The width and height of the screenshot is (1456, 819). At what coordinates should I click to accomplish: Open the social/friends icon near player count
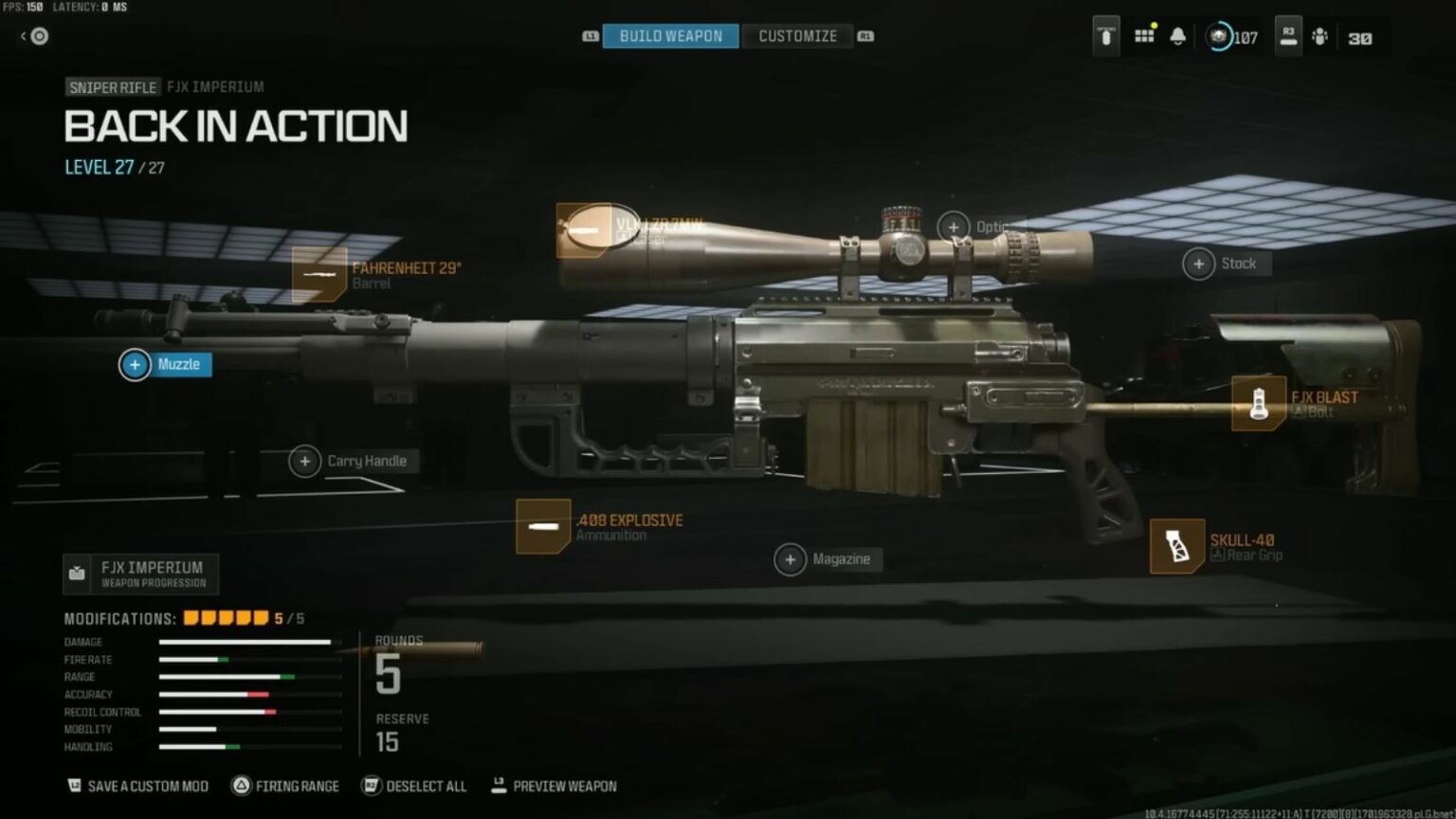(x=1320, y=36)
